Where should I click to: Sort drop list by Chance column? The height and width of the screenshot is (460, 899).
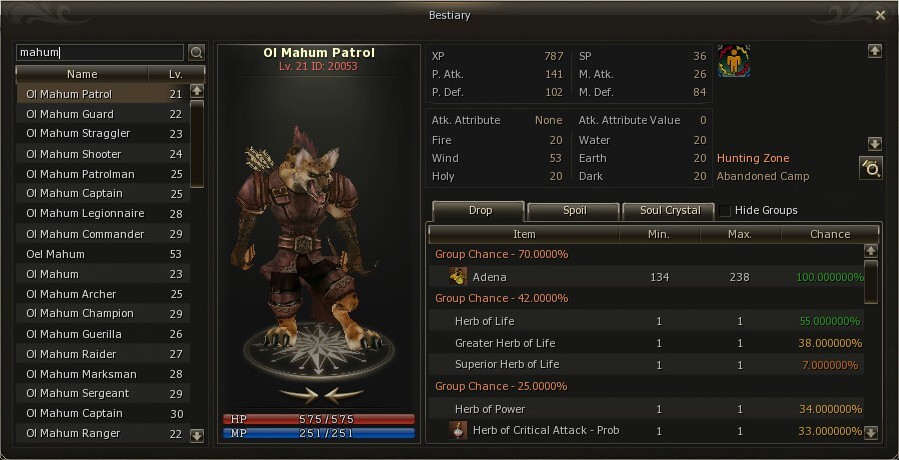[830, 234]
